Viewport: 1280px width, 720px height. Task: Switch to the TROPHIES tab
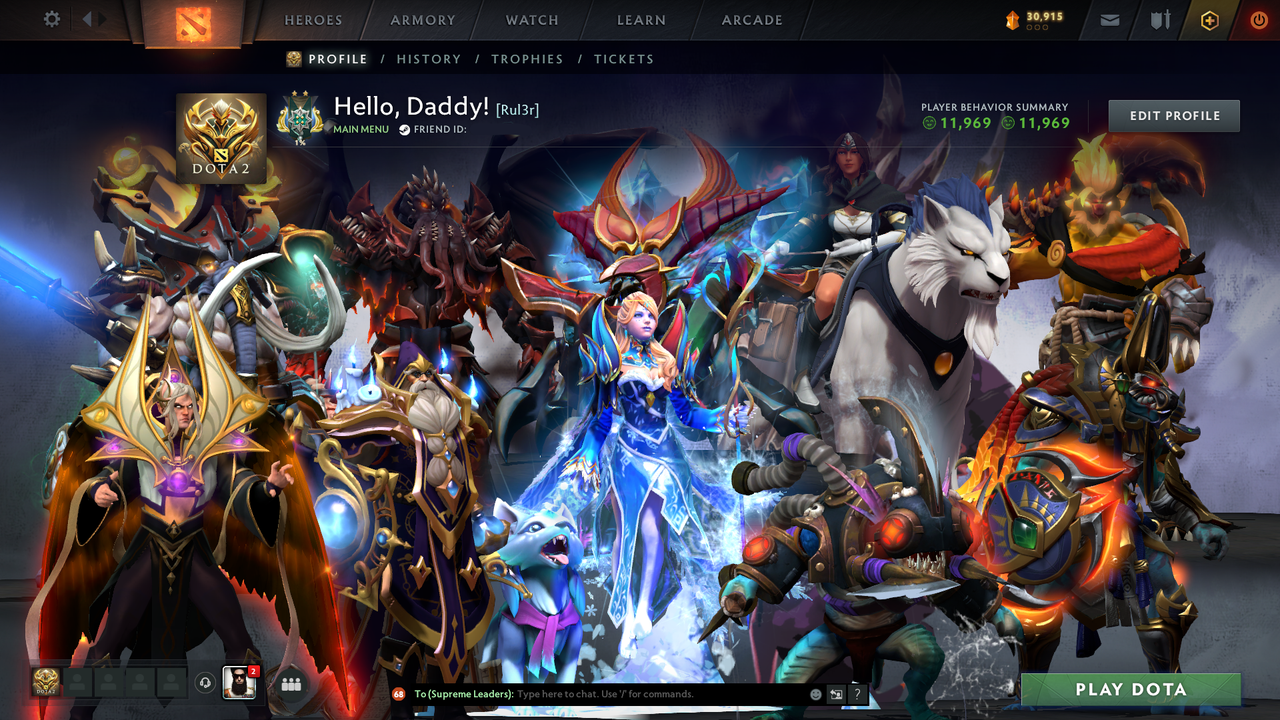coord(527,59)
